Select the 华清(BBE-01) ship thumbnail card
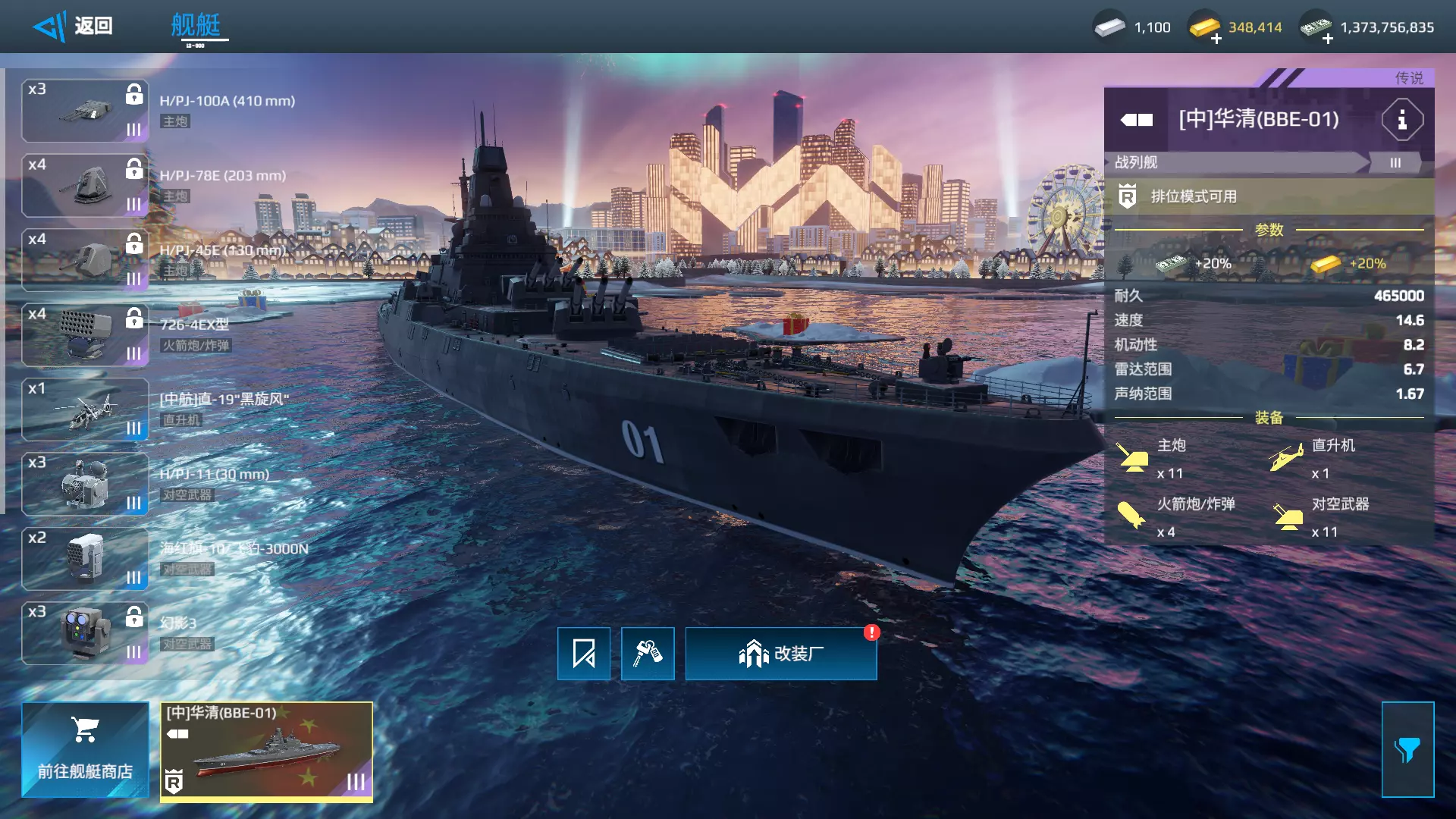This screenshot has width=1456, height=819. pos(266,751)
